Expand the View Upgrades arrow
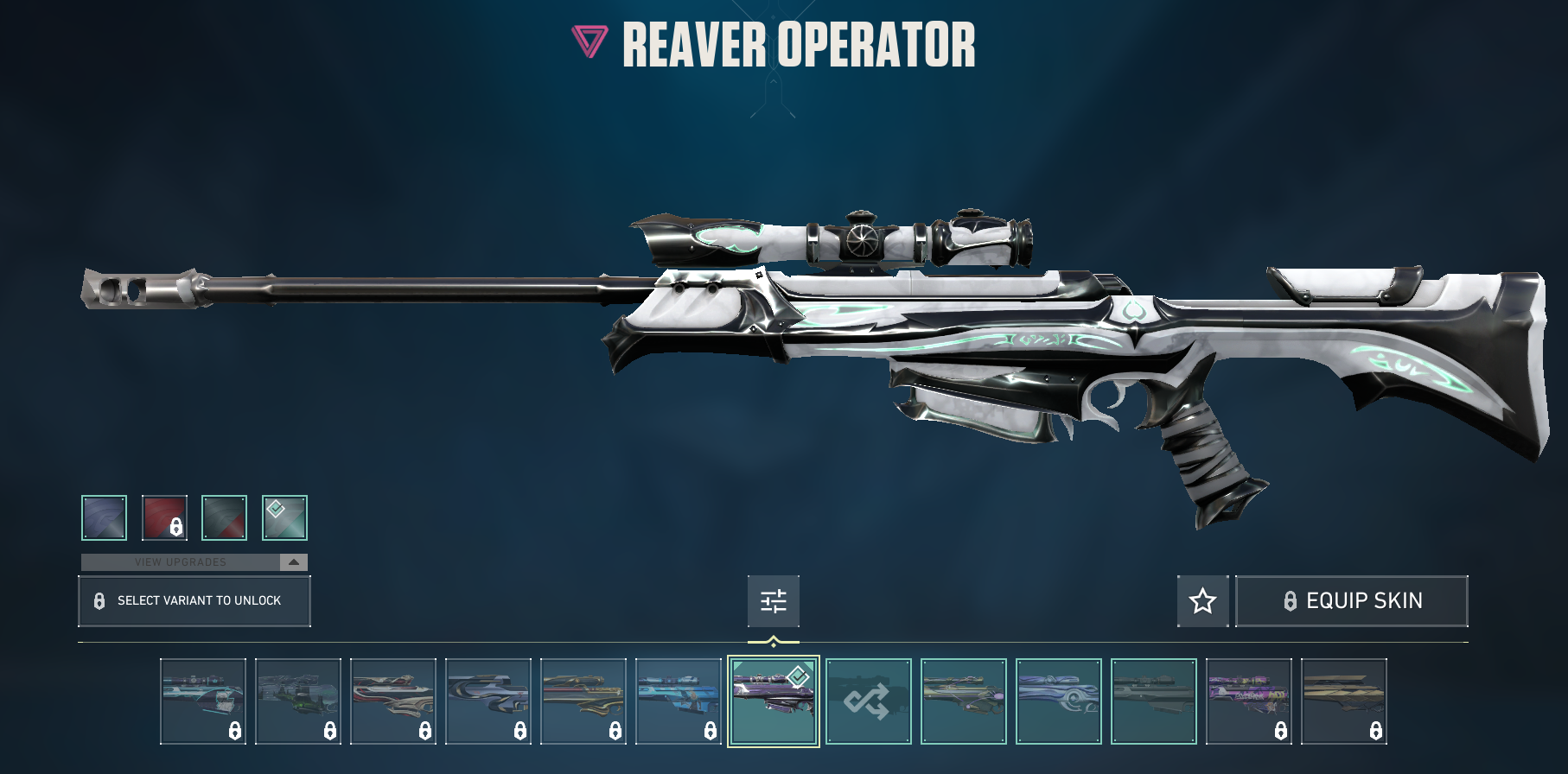Viewport: 1568px width, 774px height. [x=294, y=562]
